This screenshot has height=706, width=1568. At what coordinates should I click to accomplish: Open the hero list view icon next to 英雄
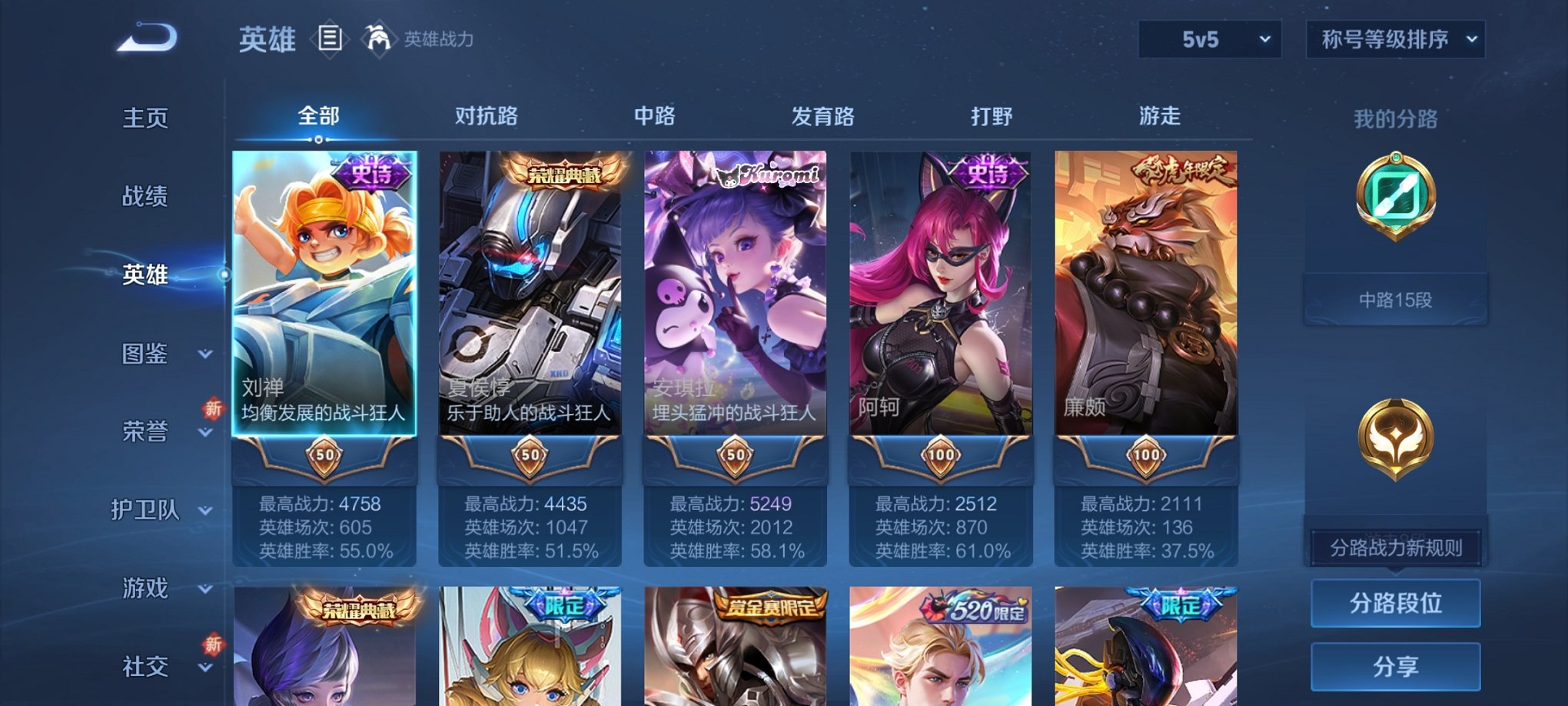(331, 39)
